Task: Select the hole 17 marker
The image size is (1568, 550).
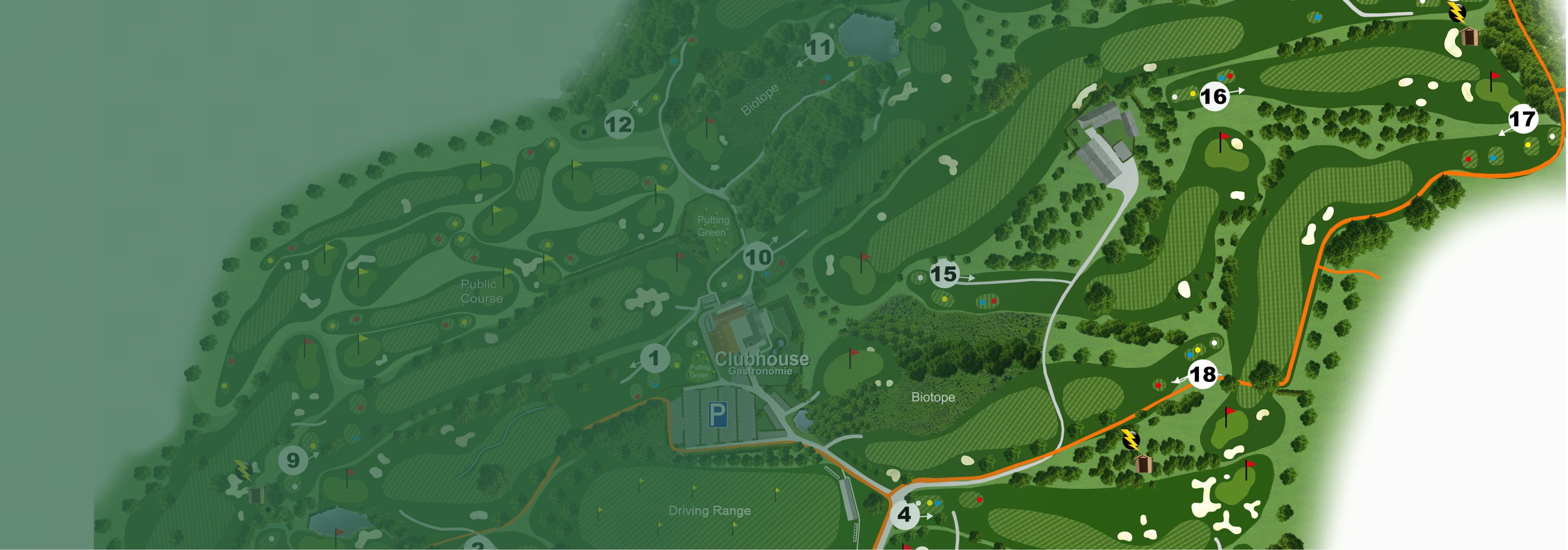Action: tap(1522, 119)
